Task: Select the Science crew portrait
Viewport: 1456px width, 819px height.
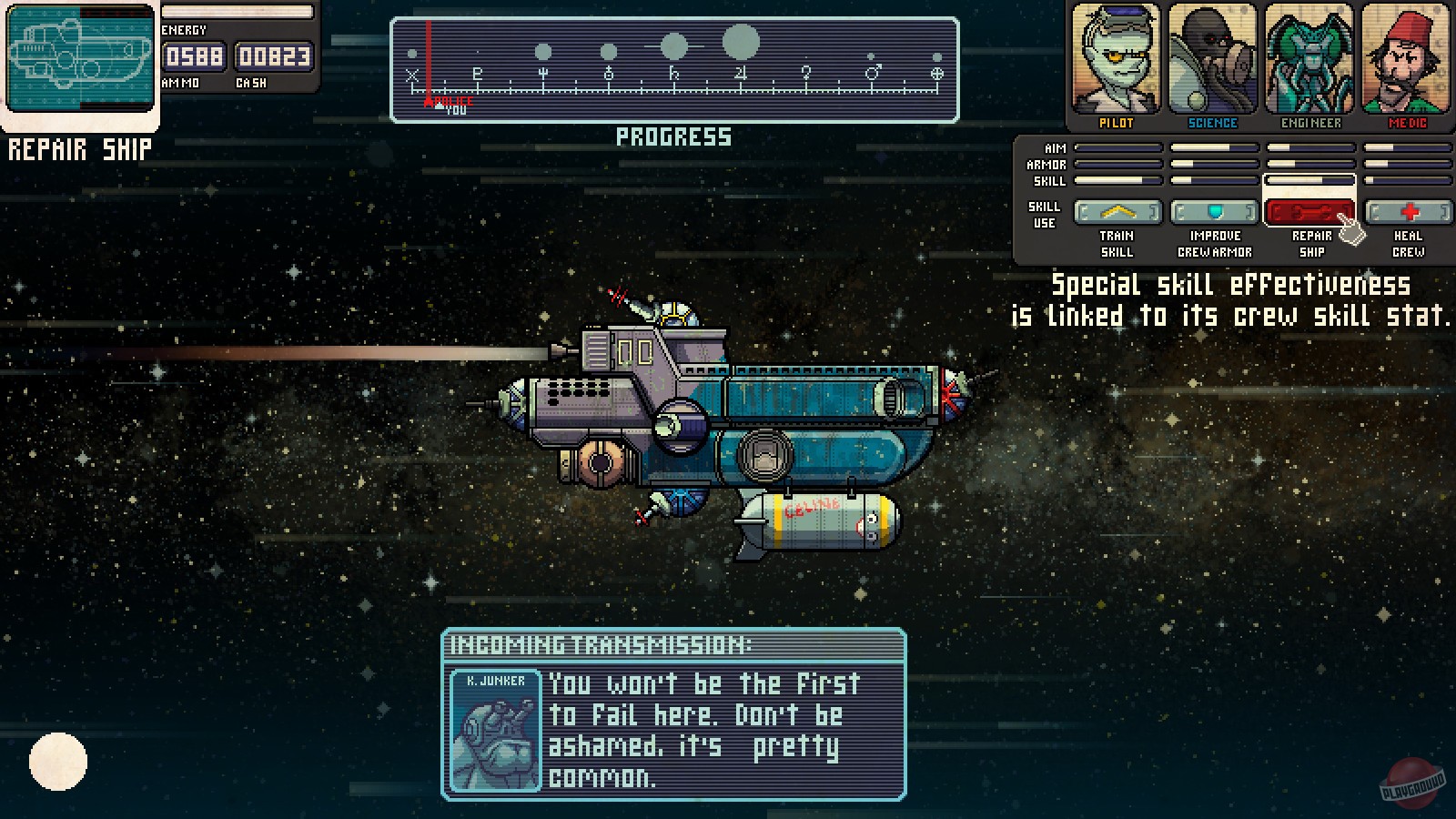Action: click(1212, 60)
